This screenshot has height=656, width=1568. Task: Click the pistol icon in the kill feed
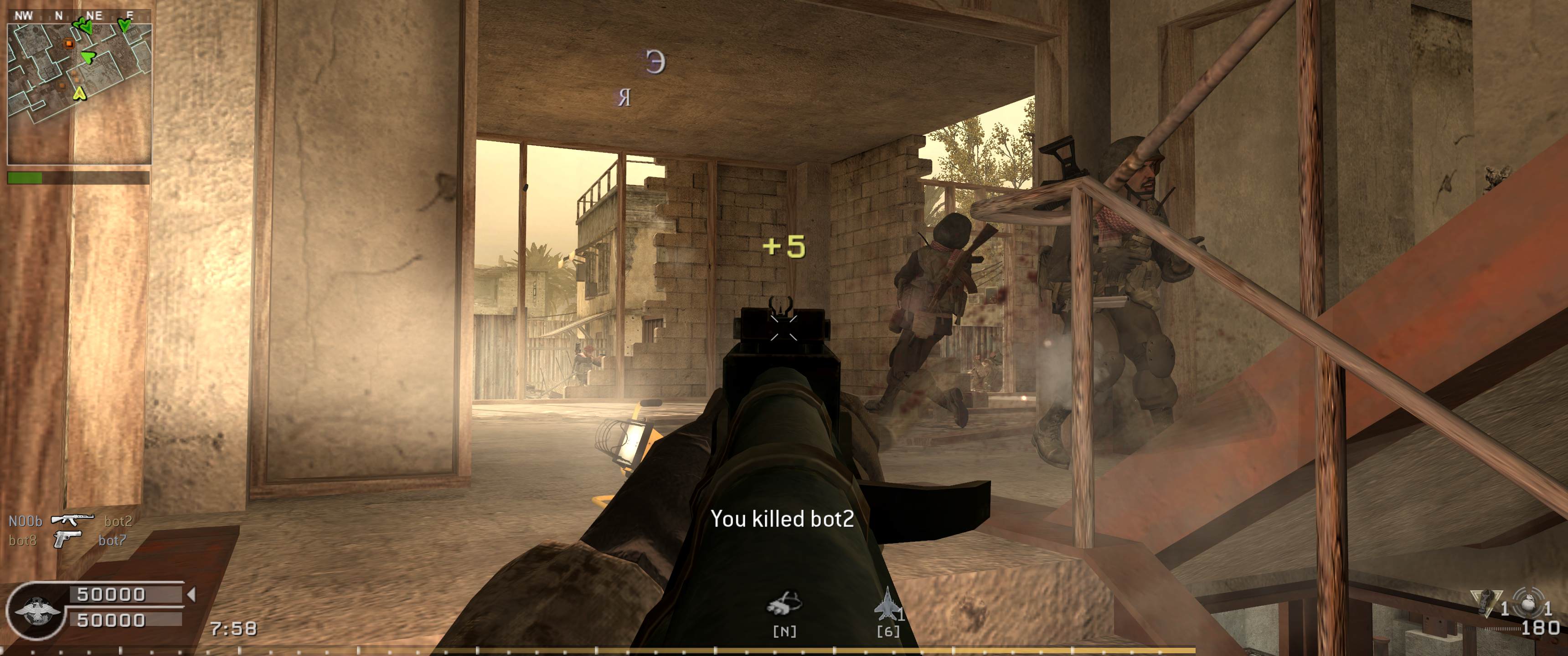click(x=67, y=540)
